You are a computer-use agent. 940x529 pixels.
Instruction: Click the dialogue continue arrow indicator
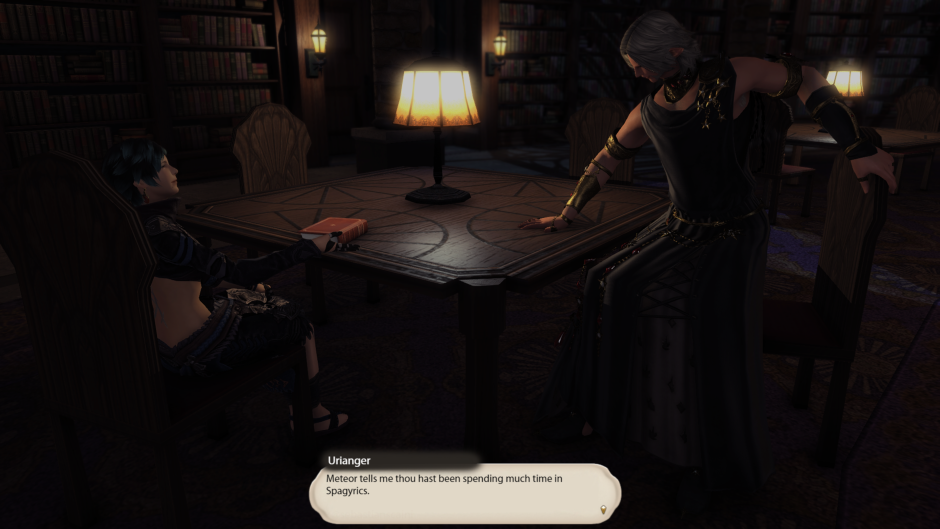pyautogui.click(x=603, y=510)
